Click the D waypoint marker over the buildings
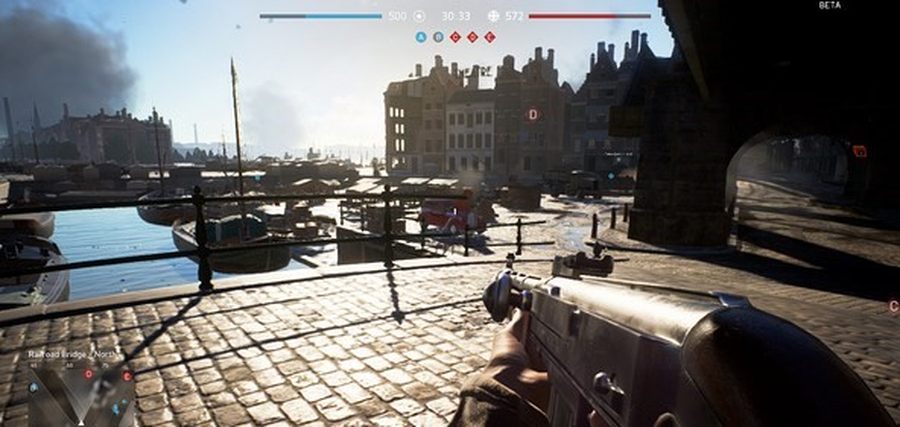Viewport: 900px width, 427px height. (532, 114)
